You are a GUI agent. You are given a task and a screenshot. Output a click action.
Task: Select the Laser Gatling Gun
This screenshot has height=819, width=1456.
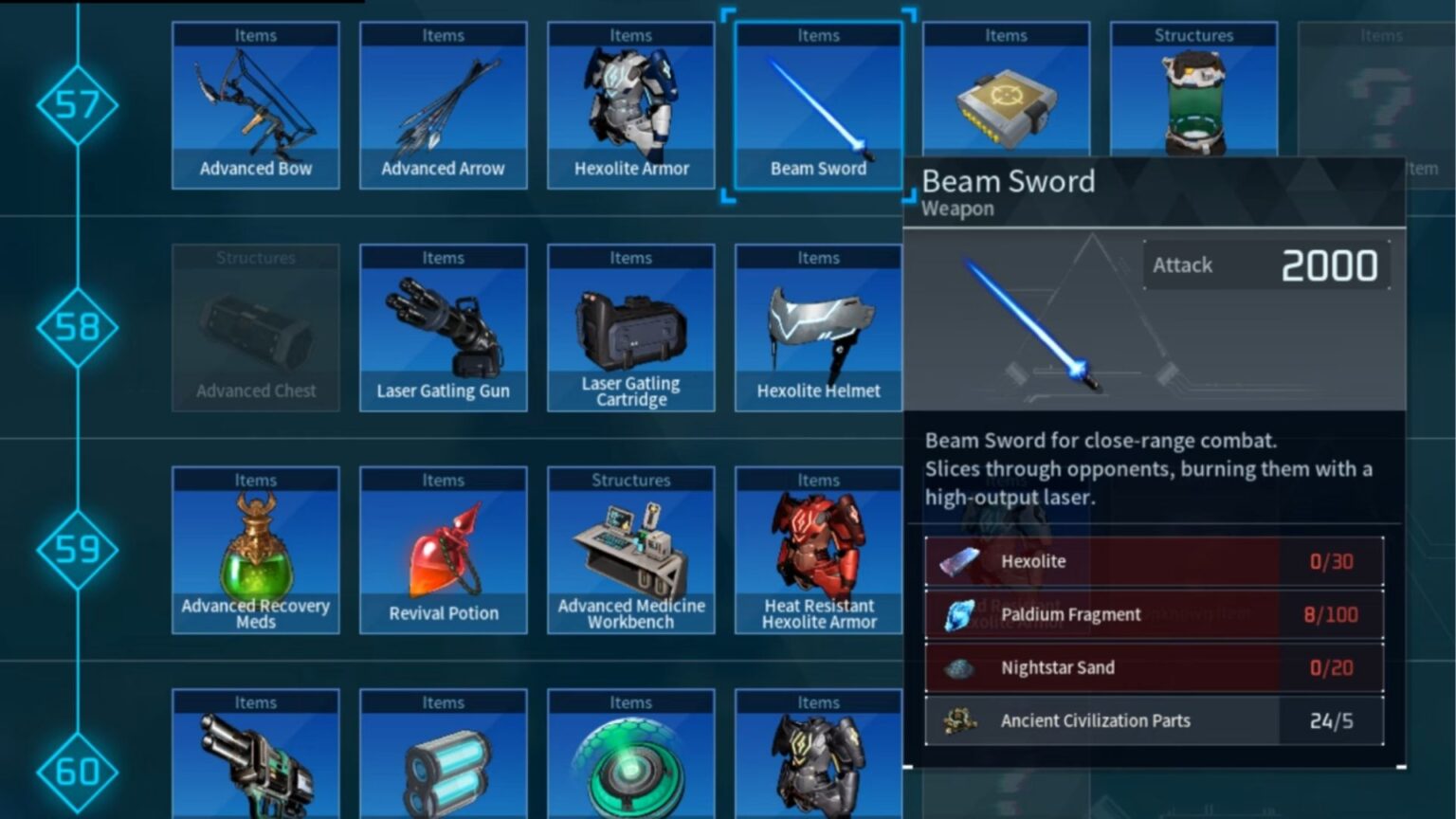(442, 327)
